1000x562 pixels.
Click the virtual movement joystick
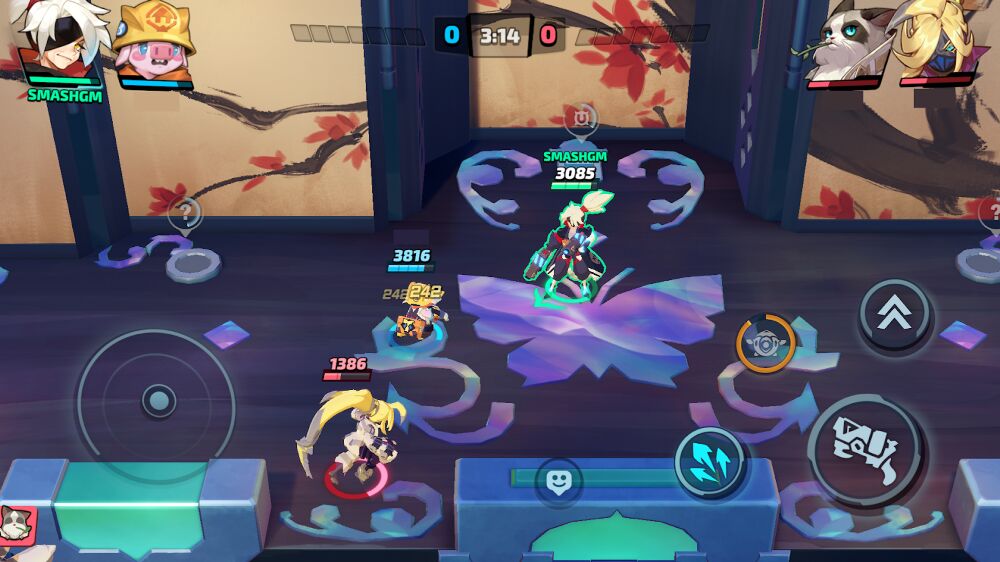coord(157,402)
